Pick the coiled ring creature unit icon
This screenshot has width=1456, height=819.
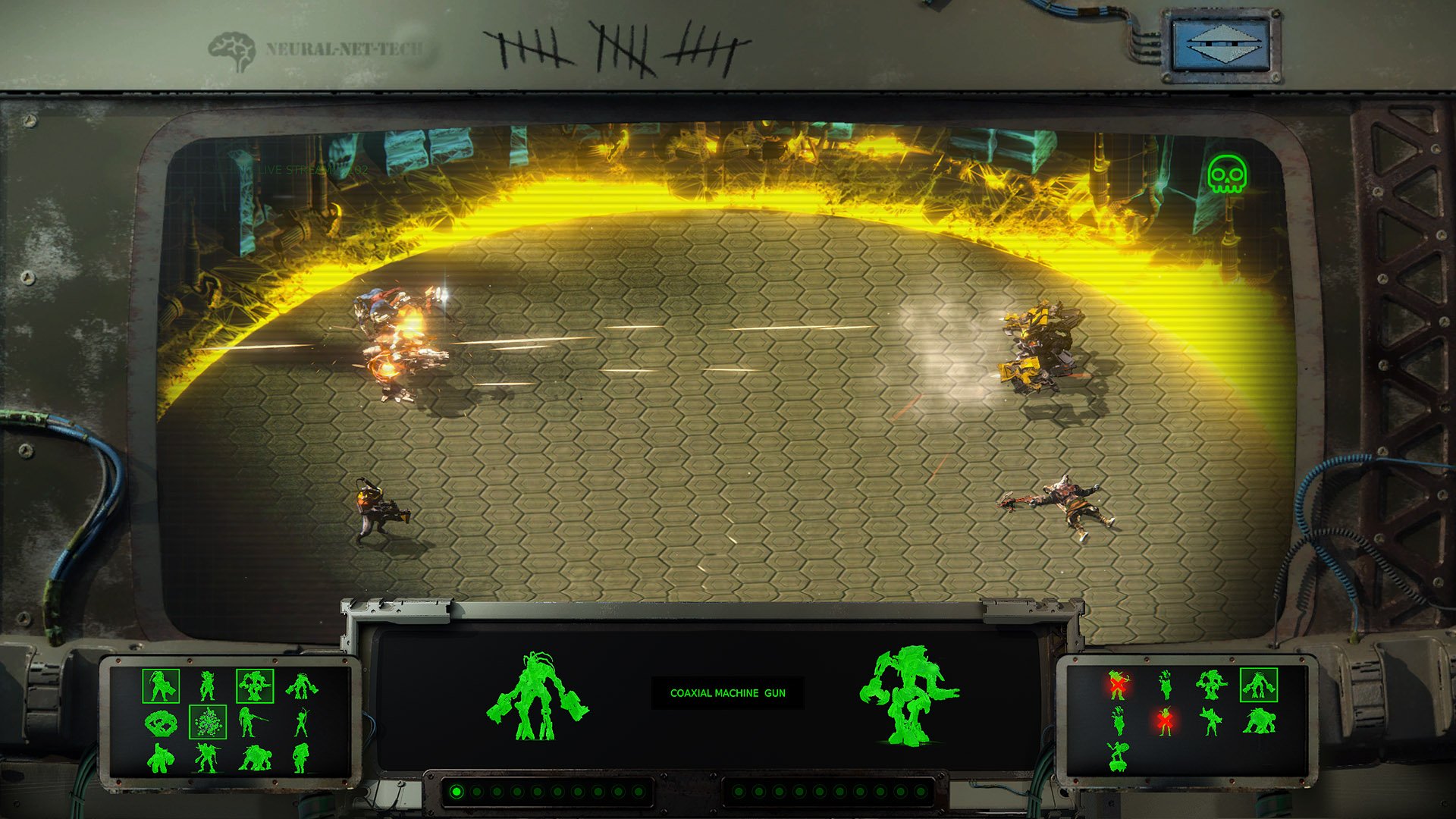pyautogui.click(x=160, y=722)
